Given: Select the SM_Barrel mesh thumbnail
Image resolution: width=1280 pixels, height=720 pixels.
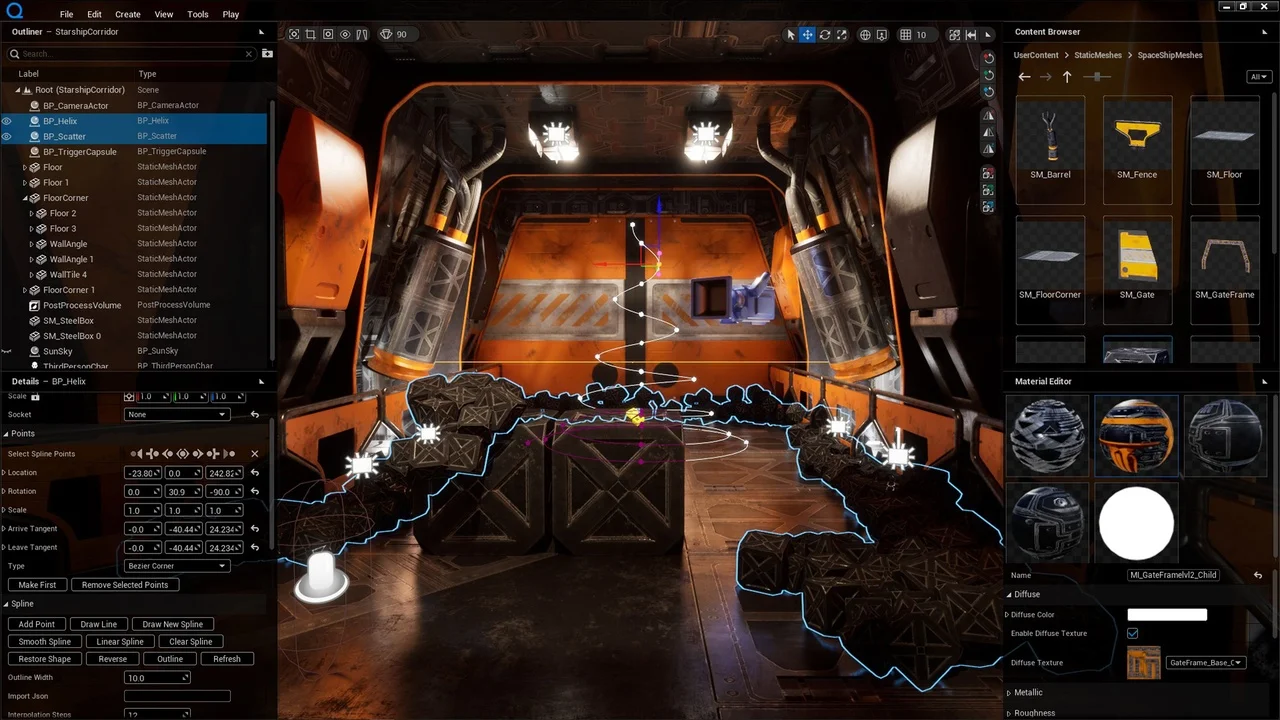Looking at the screenshot, I should point(1050,140).
